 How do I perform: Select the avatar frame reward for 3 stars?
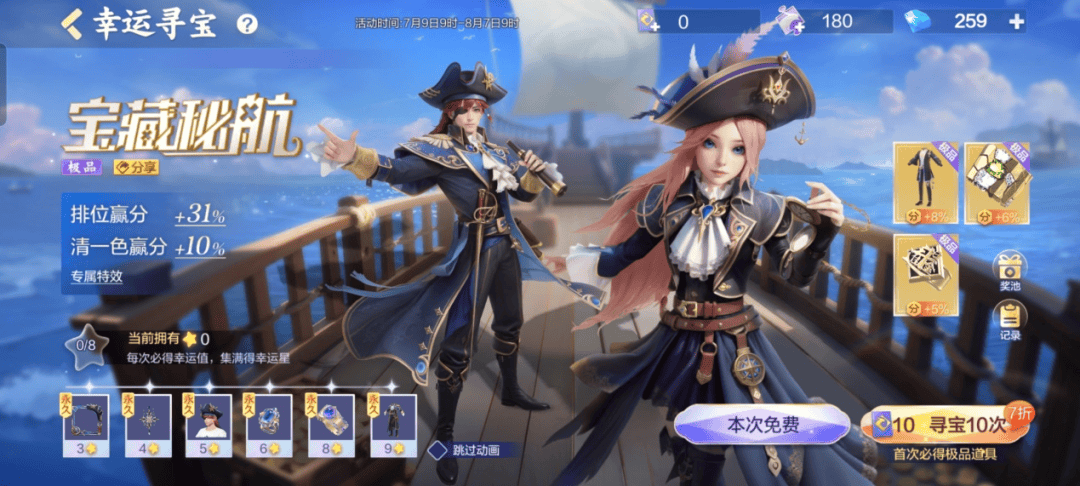(86, 420)
